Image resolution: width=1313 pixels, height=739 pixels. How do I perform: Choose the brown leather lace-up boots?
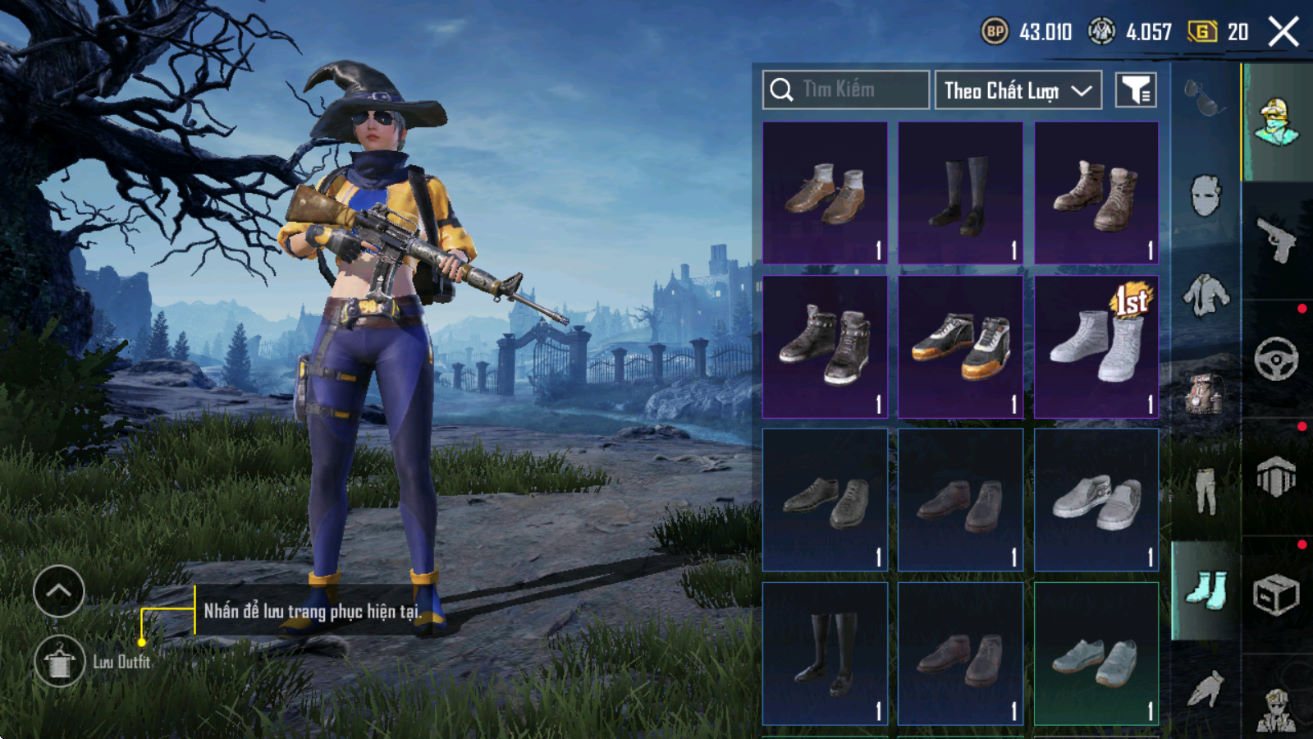click(1096, 192)
